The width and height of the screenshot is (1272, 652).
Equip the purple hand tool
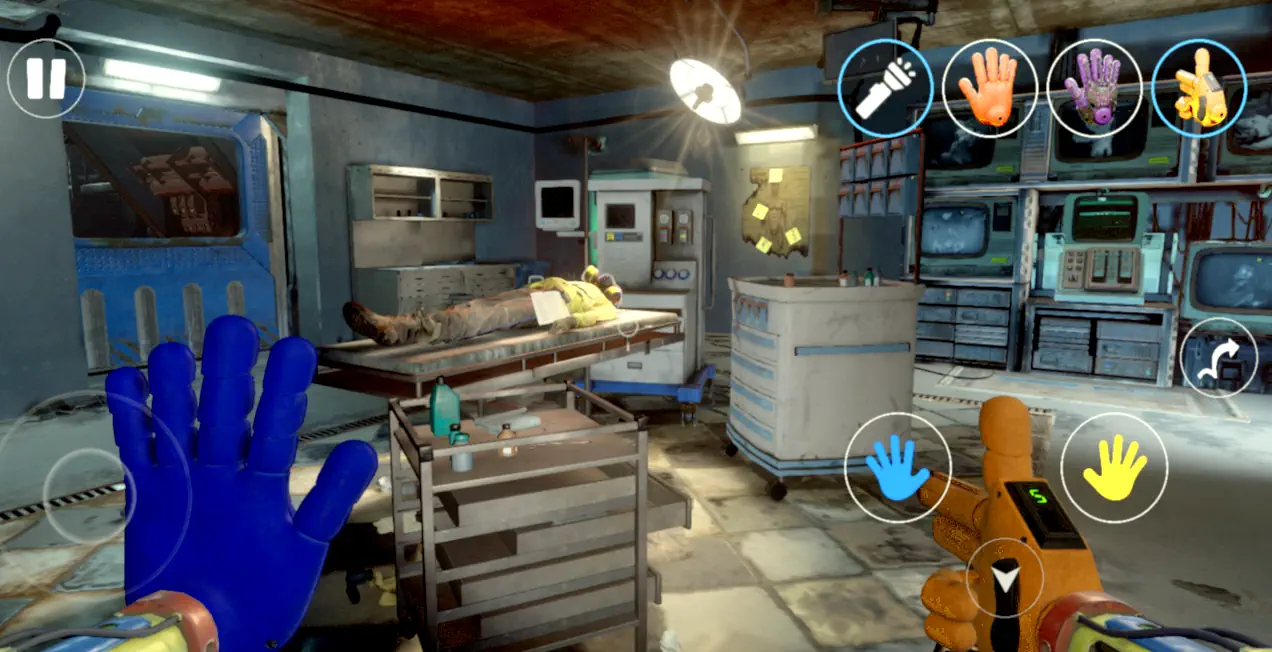point(1094,88)
